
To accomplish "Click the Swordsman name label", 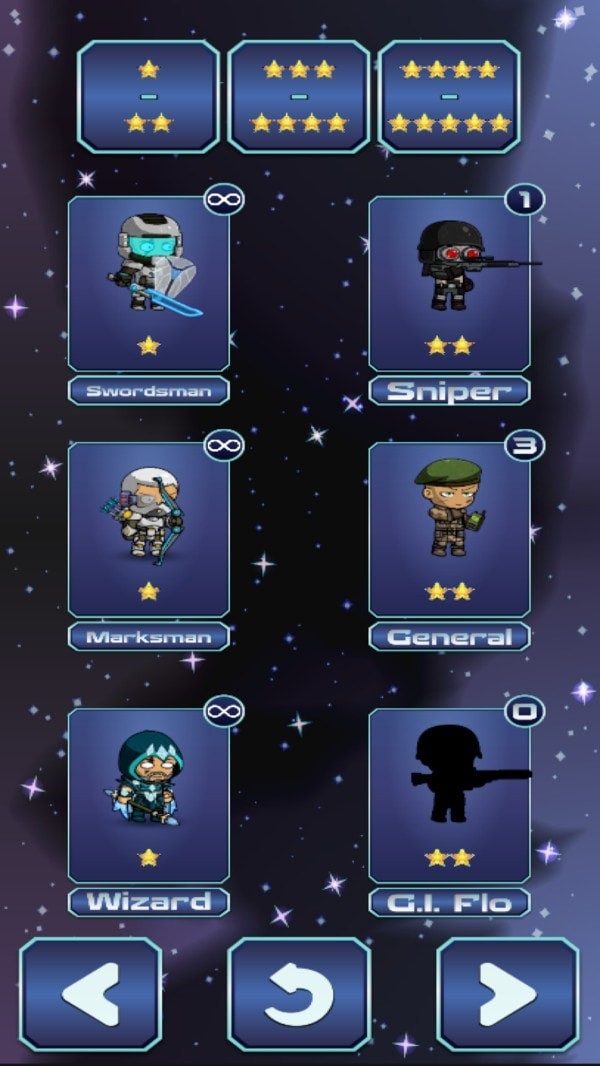I will click(149, 391).
